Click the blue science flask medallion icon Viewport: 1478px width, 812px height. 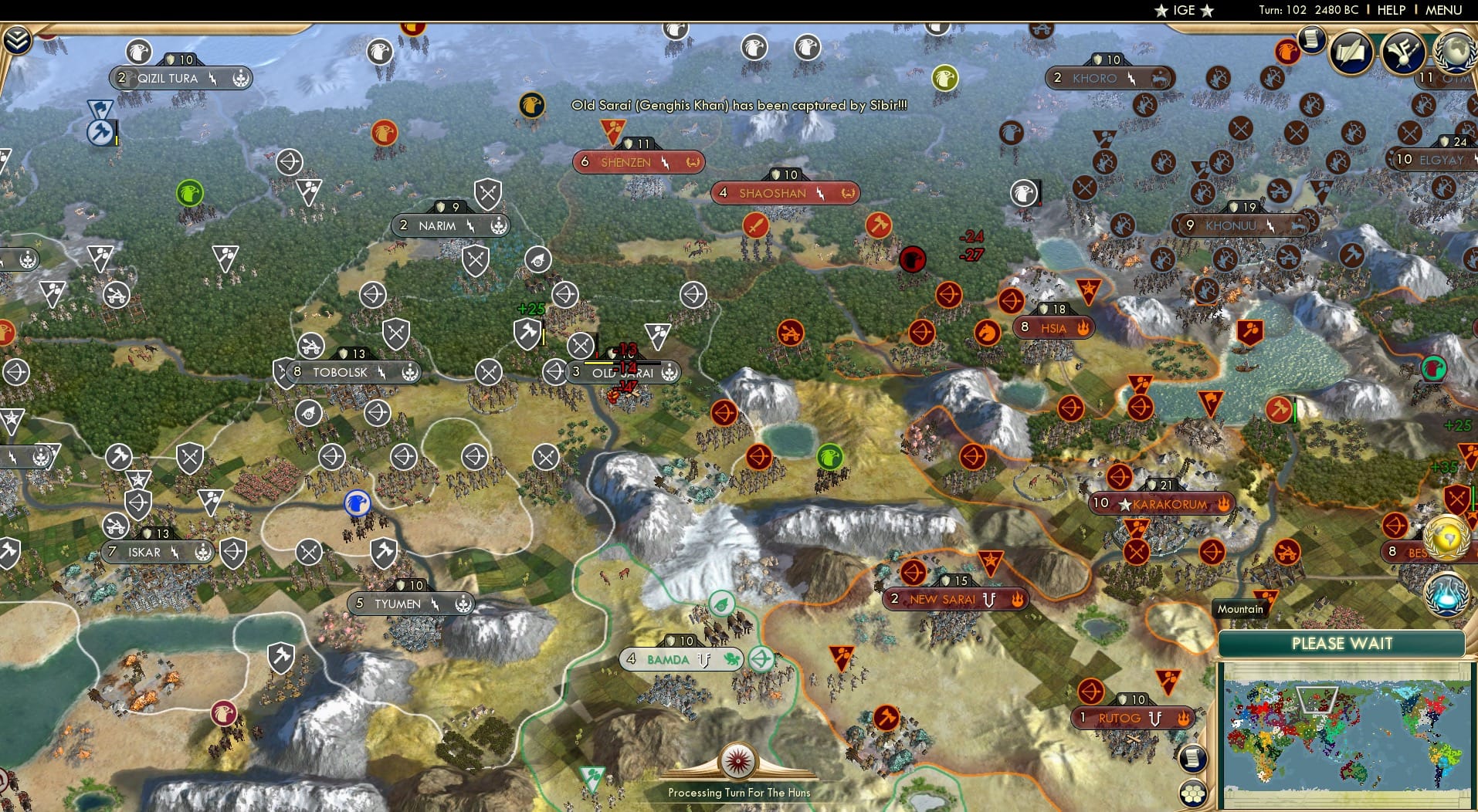(x=1446, y=594)
